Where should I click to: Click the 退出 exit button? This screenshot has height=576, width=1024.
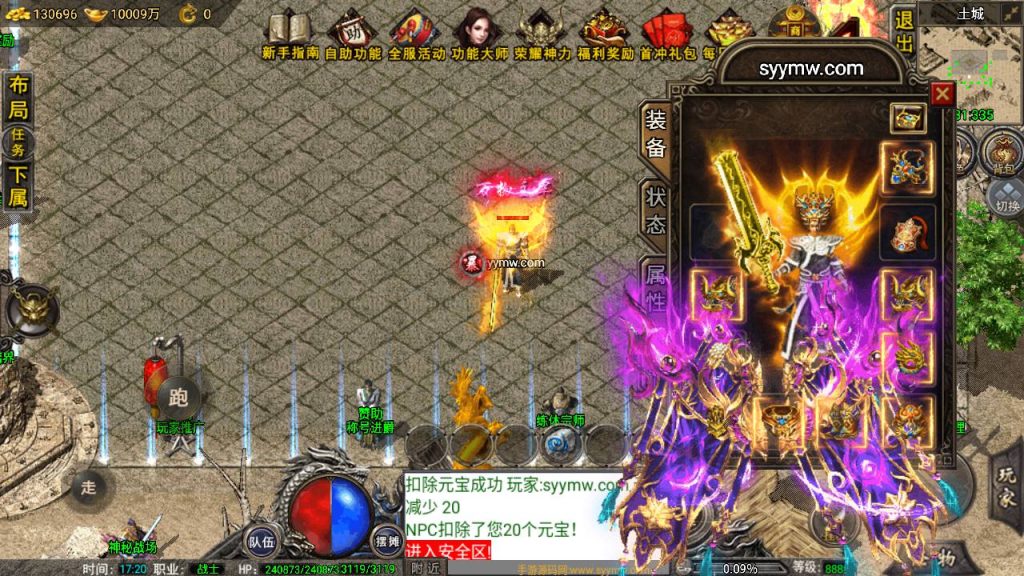tap(903, 31)
